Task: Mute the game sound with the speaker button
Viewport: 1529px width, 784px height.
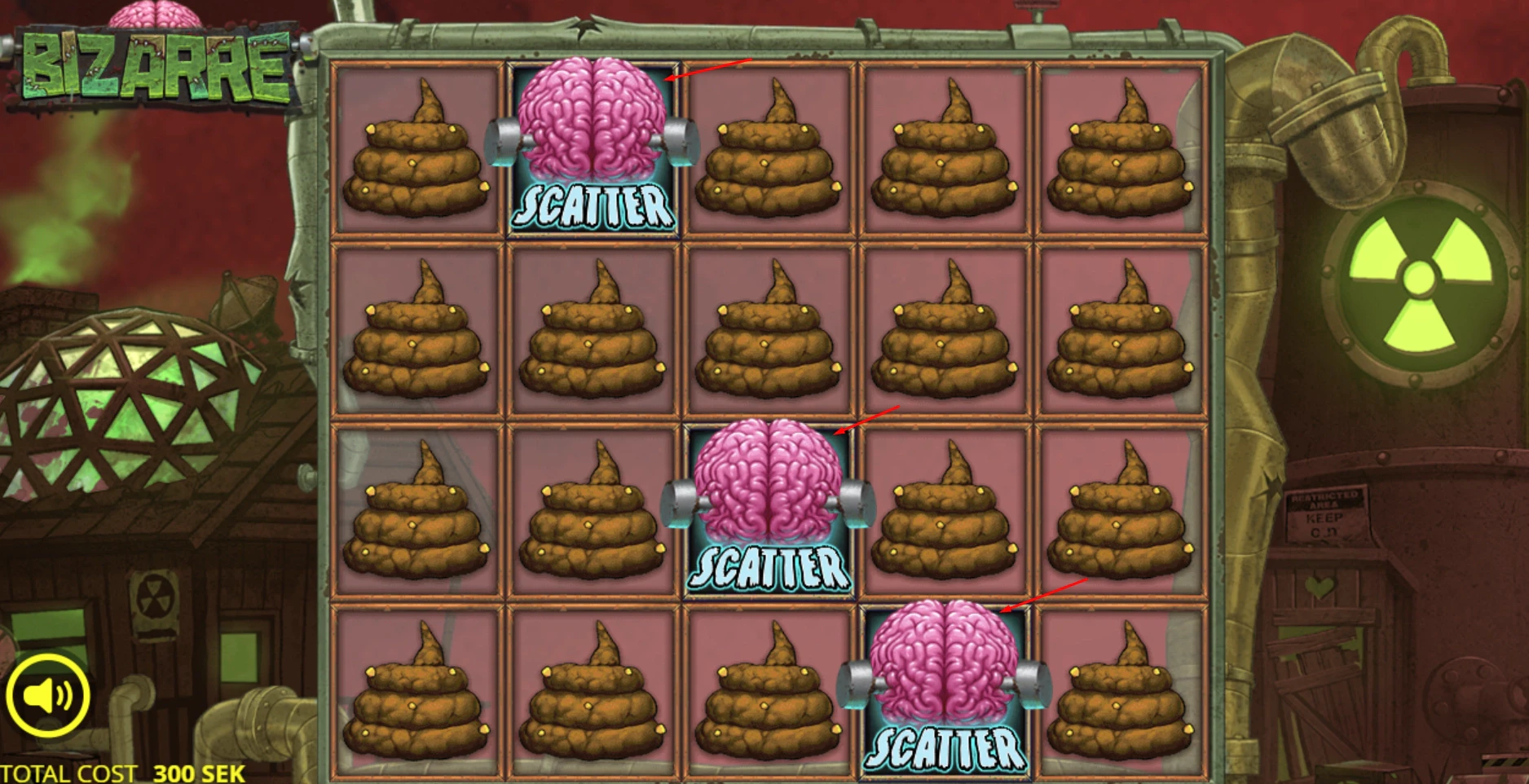Action: coord(49,694)
